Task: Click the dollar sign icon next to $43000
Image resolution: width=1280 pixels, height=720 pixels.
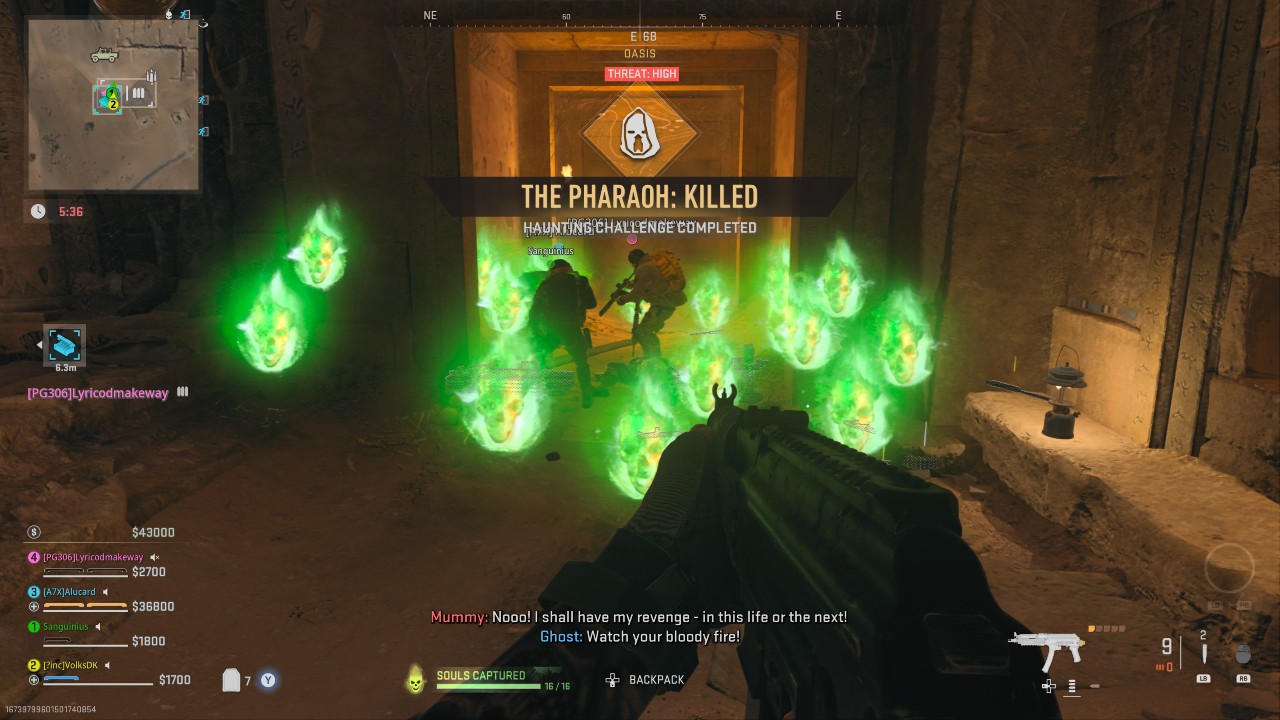Action: pos(33,531)
